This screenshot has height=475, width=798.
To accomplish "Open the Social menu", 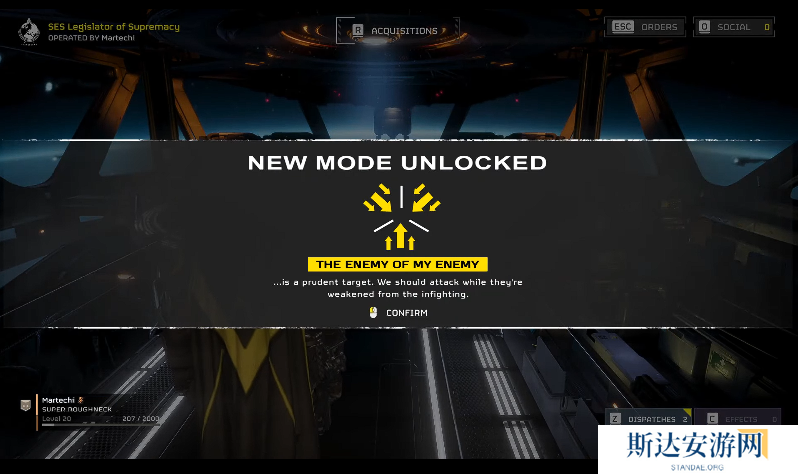I will pos(734,27).
